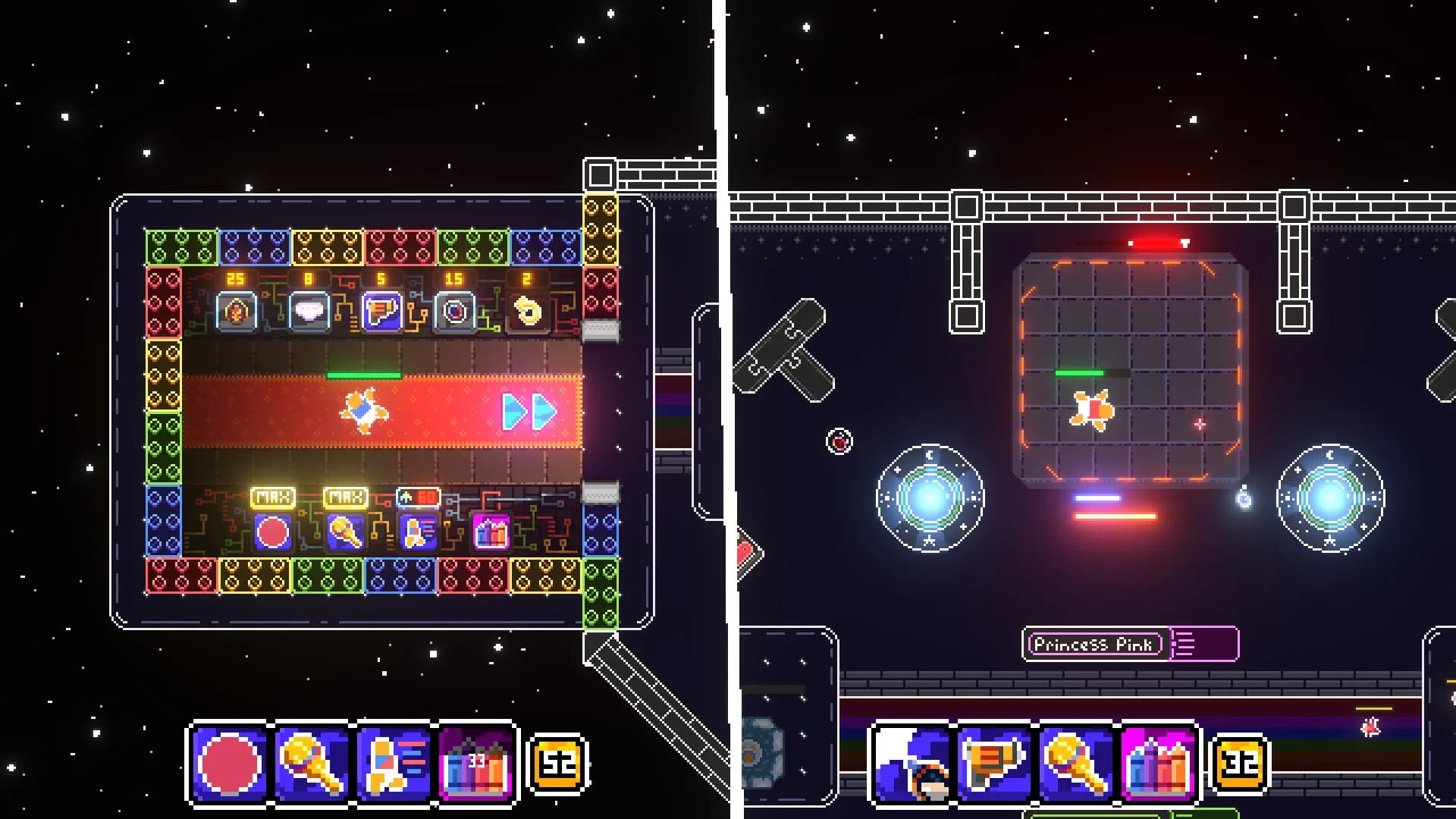The image size is (1456, 819).
Task: Select the hooded character ability slot
Action: tap(912, 763)
